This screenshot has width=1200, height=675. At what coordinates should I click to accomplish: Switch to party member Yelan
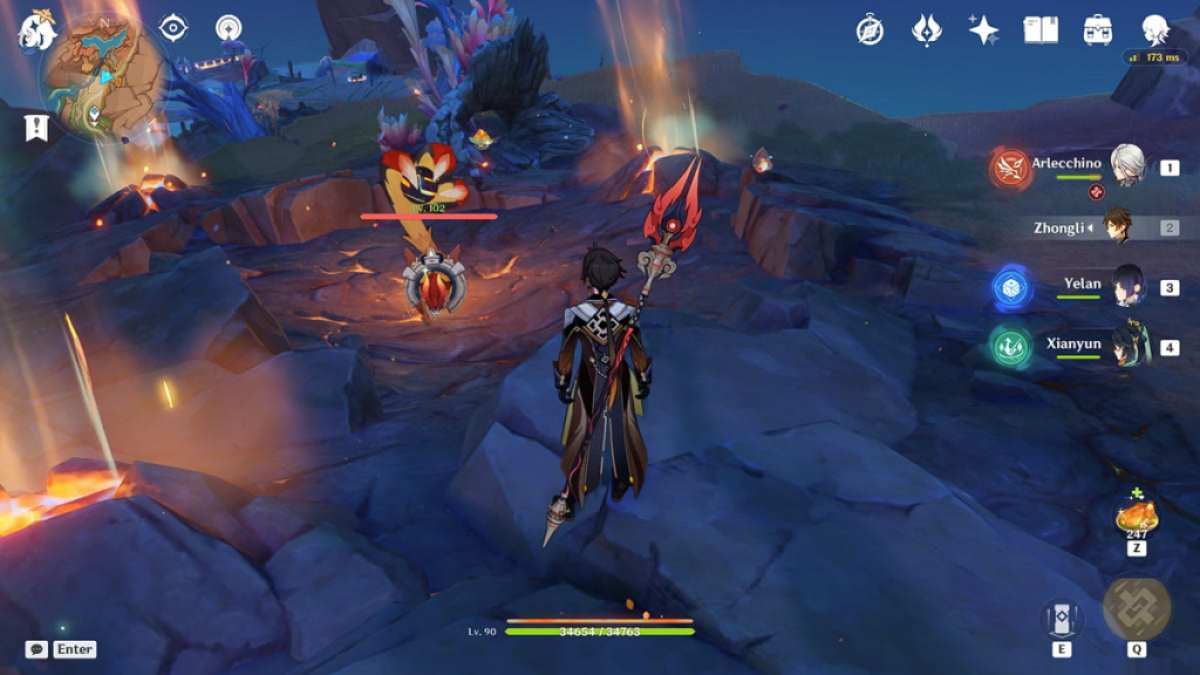point(1129,286)
